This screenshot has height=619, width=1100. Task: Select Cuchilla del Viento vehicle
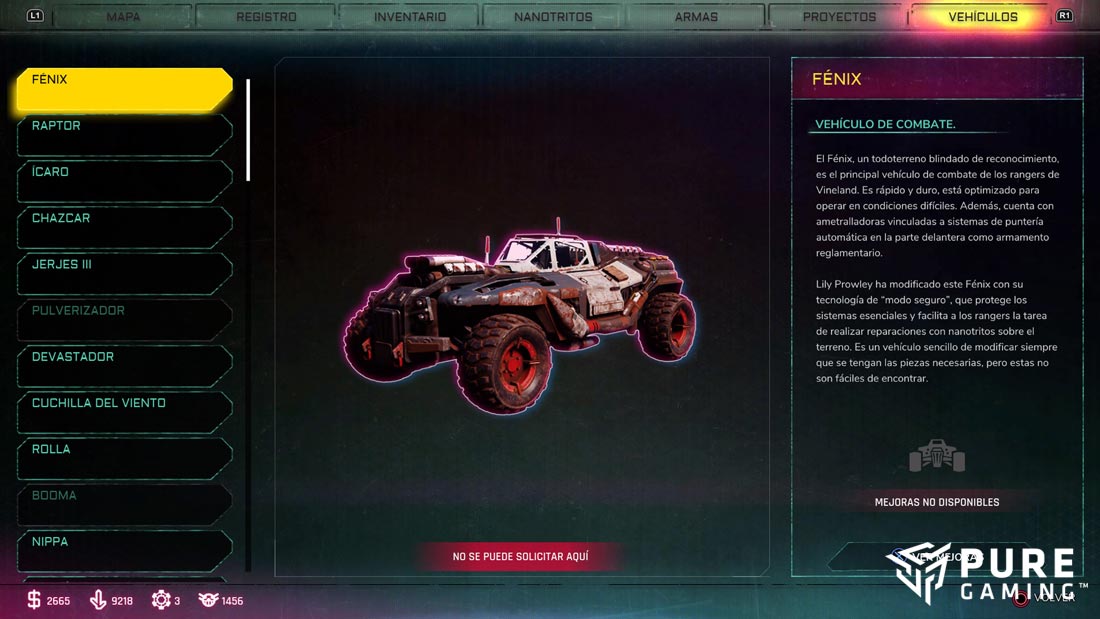[124, 412]
